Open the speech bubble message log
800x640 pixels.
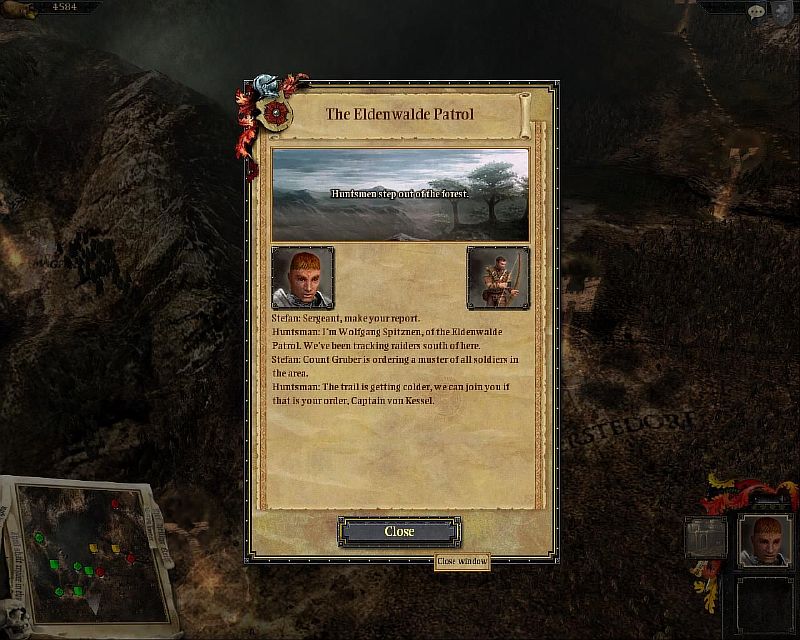758,8
